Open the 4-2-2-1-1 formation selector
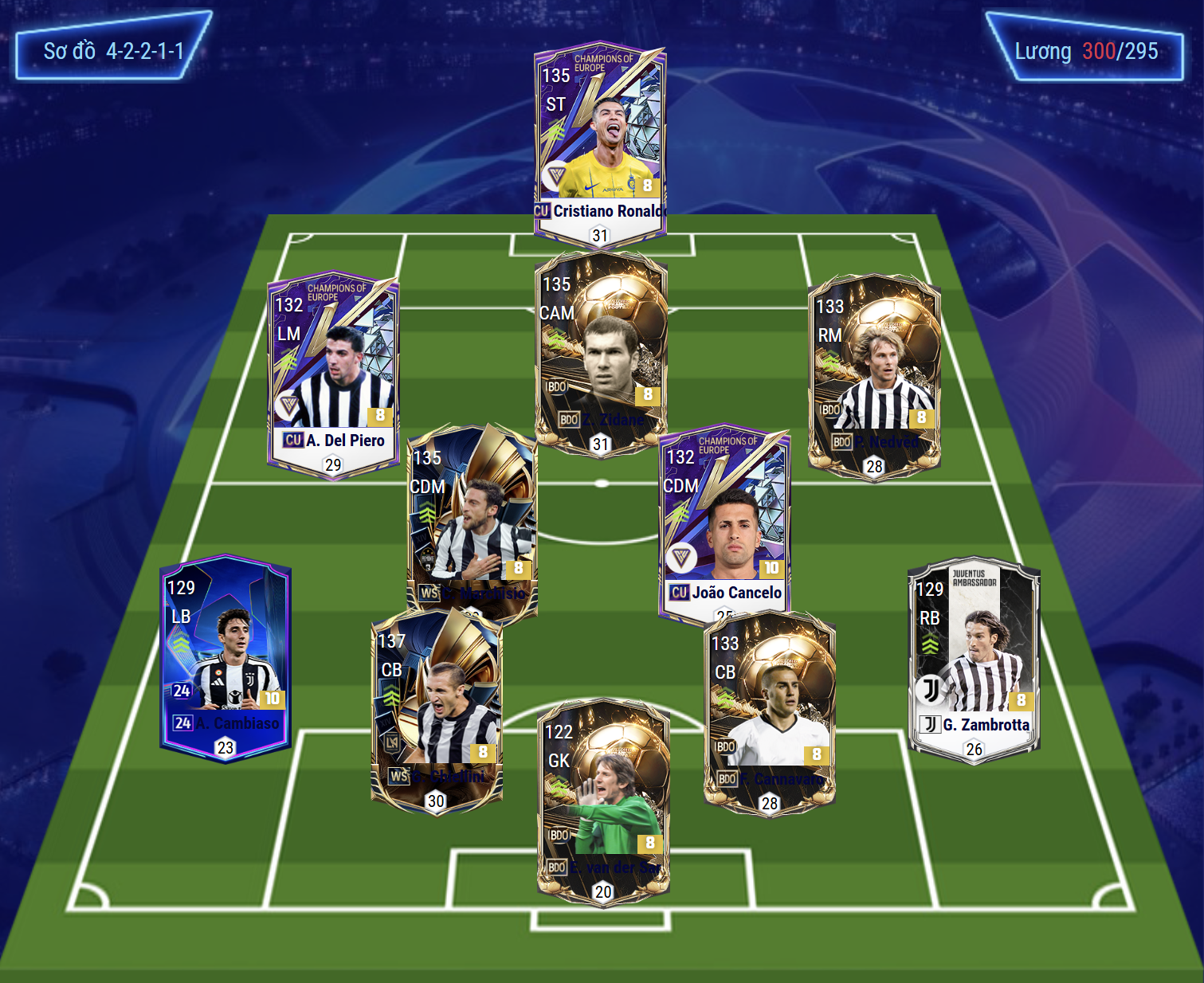Image resolution: width=1204 pixels, height=983 pixels. pyautogui.click(x=113, y=51)
